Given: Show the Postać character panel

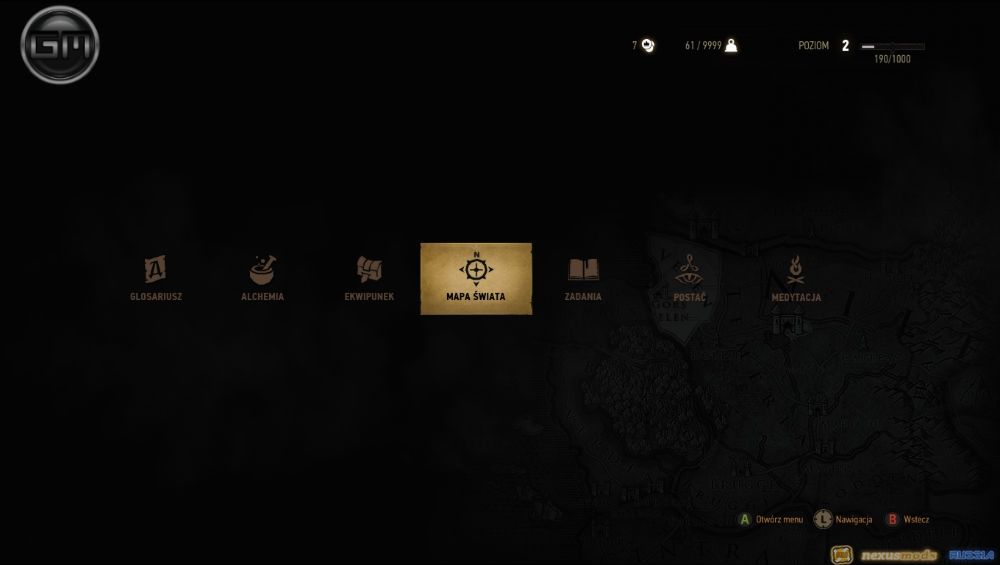Looking at the screenshot, I should point(690,278).
